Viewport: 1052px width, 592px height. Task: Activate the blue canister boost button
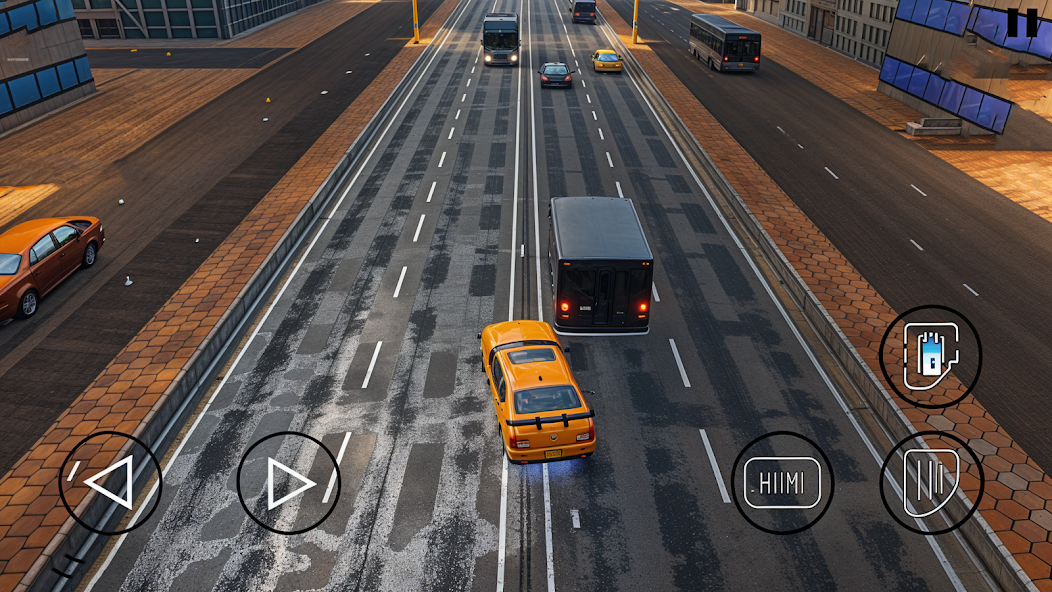click(930, 356)
